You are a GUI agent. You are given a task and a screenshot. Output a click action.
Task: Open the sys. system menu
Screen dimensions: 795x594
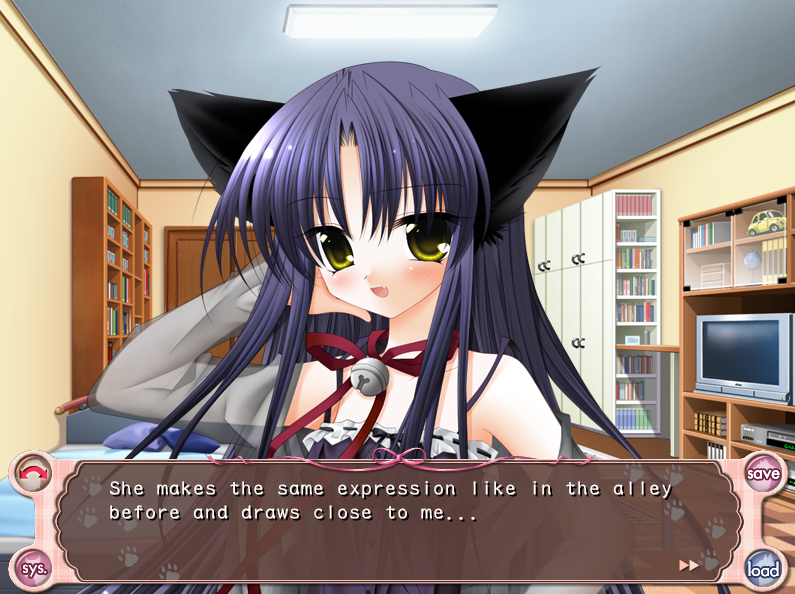[33, 570]
